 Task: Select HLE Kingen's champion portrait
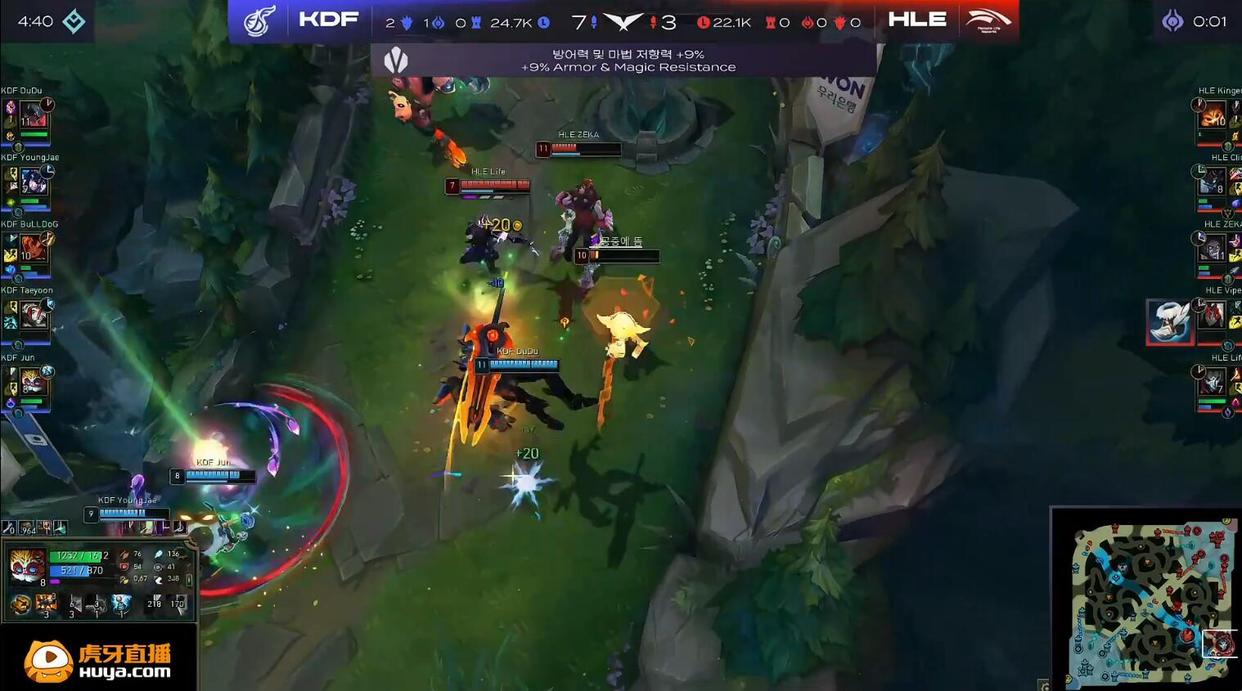(x=1213, y=116)
